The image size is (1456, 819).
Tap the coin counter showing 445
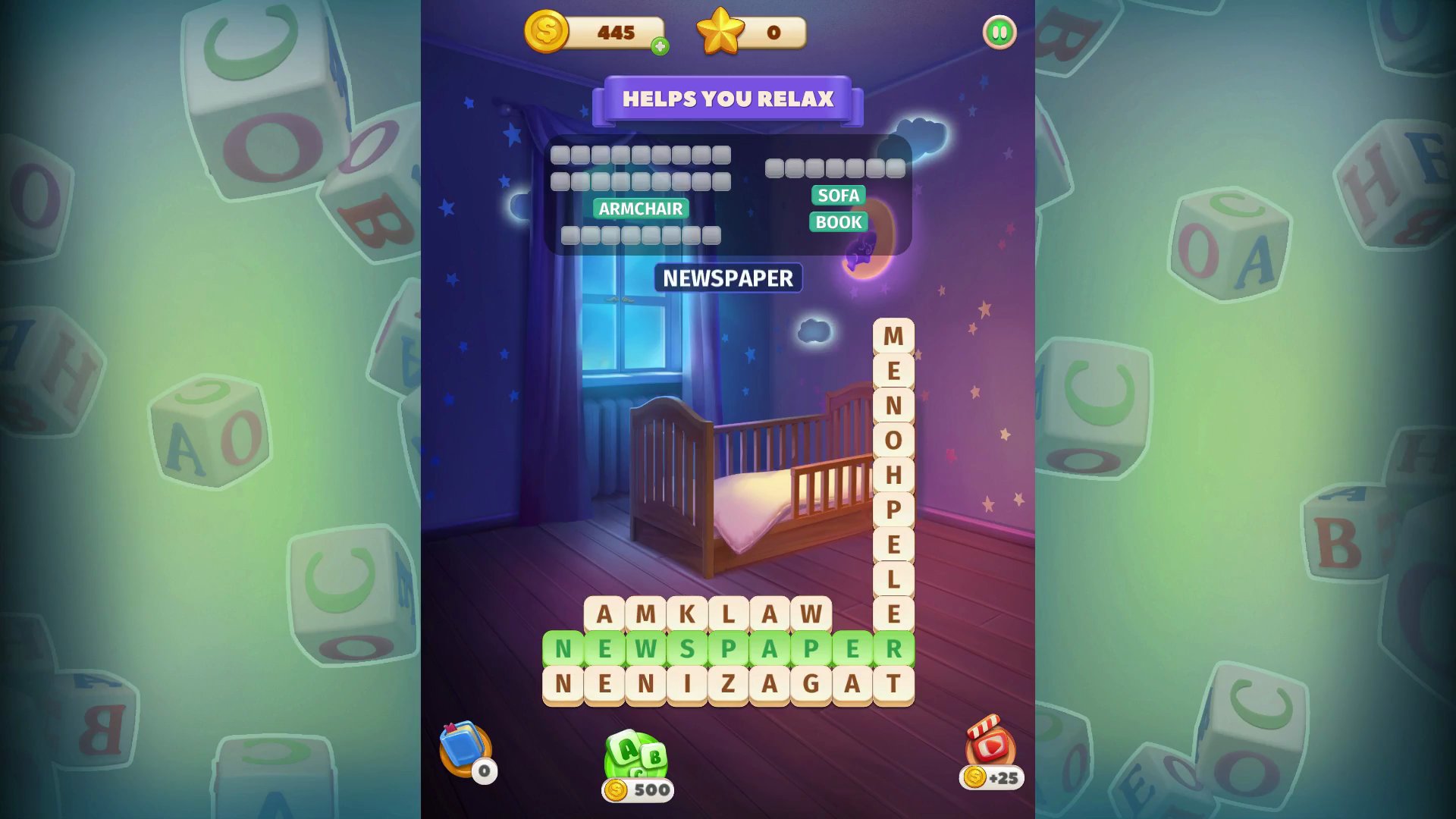[x=616, y=32]
